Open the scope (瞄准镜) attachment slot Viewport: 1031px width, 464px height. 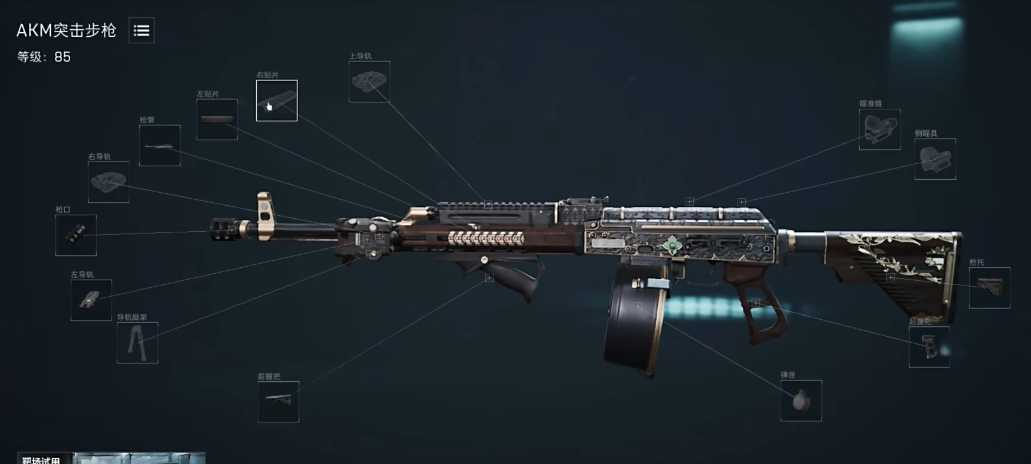click(x=879, y=130)
